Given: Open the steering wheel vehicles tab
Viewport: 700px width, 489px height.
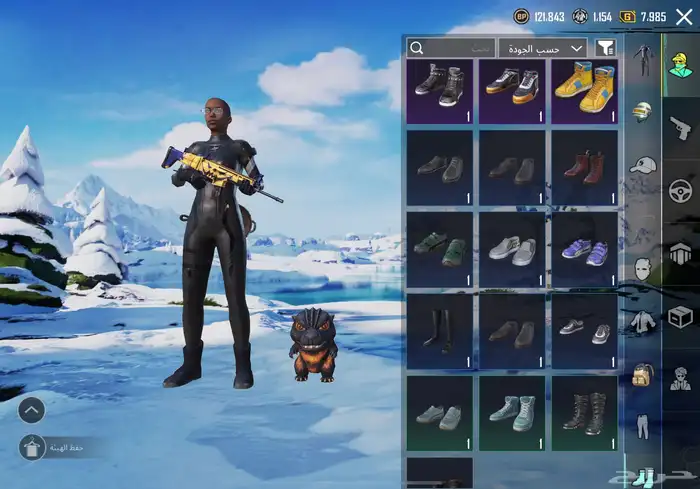Looking at the screenshot, I should tap(681, 189).
